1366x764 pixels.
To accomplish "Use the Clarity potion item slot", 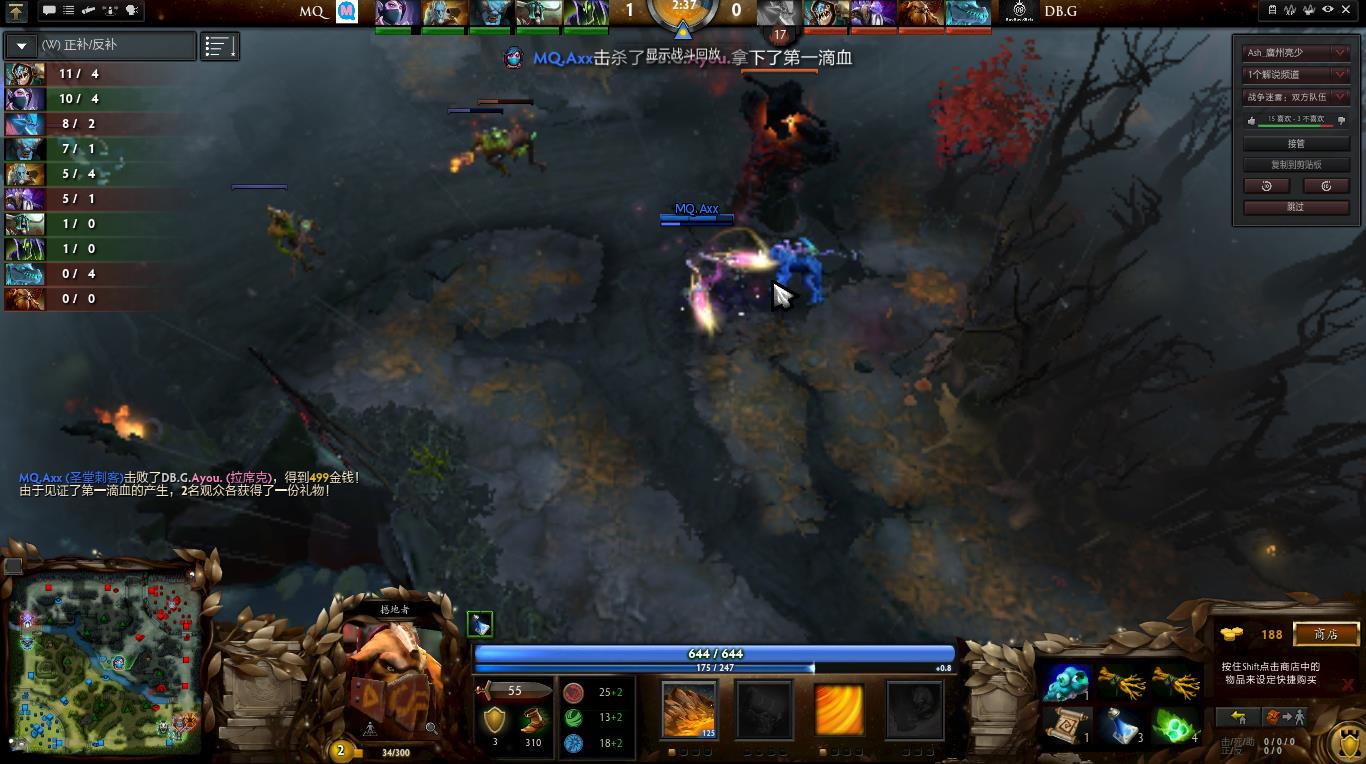I will click(x=1121, y=726).
